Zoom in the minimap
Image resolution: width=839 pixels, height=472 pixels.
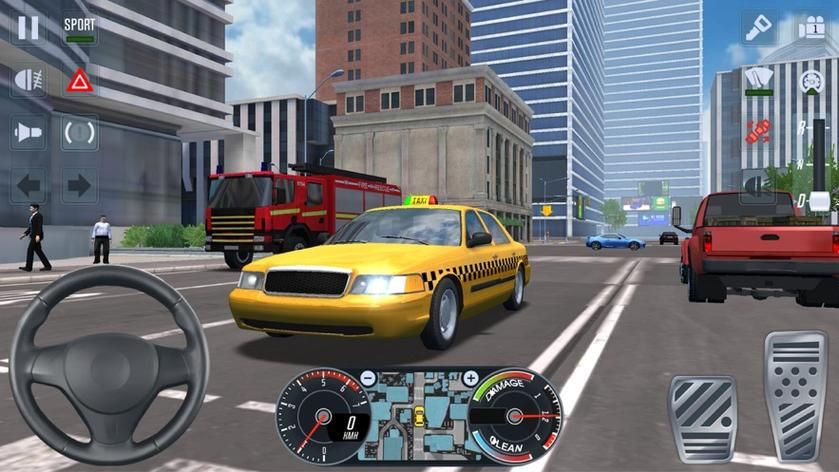coord(470,379)
